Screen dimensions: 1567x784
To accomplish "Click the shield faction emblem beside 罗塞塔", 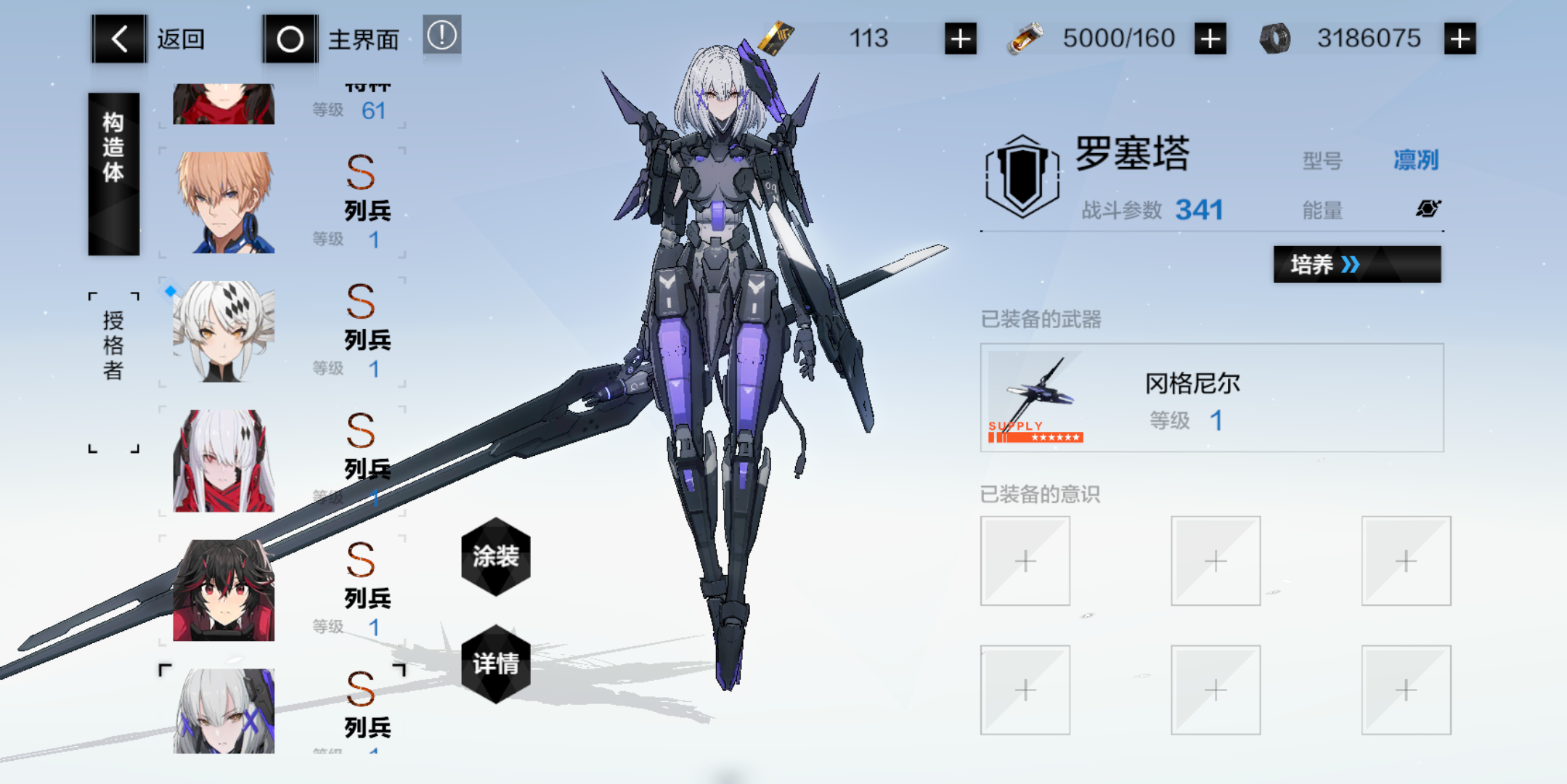I will tap(1022, 172).
